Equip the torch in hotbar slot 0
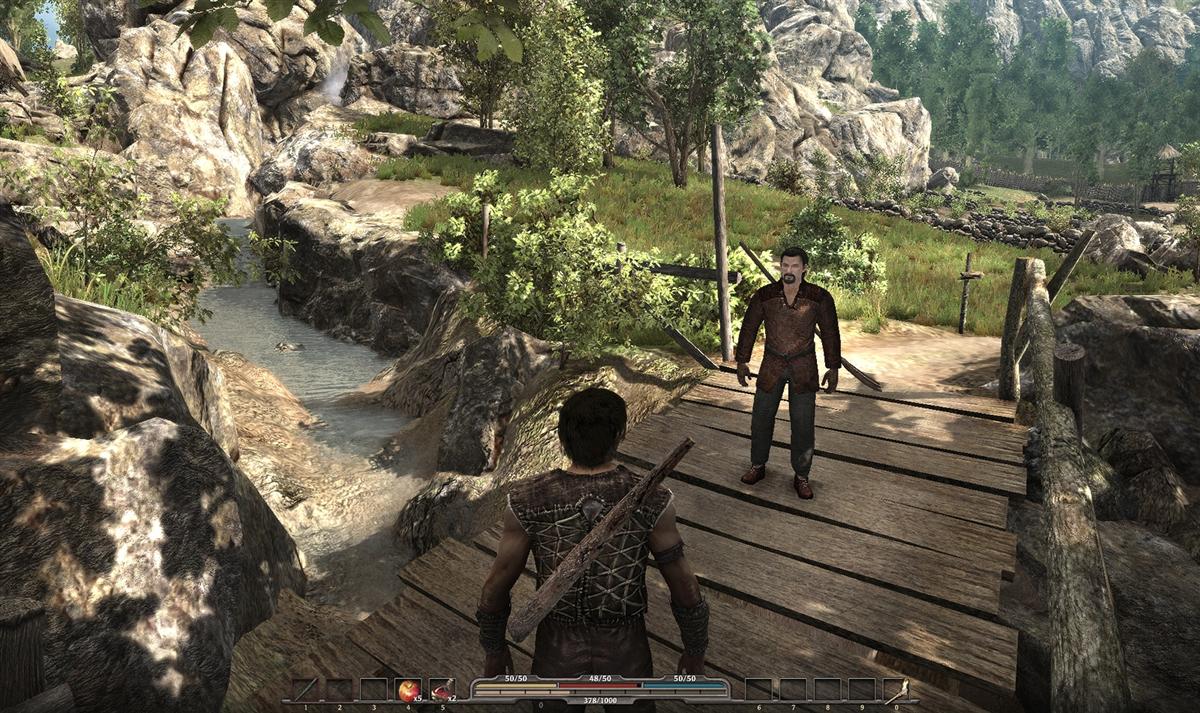The width and height of the screenshot is (1200, 713). click(895, 689)
